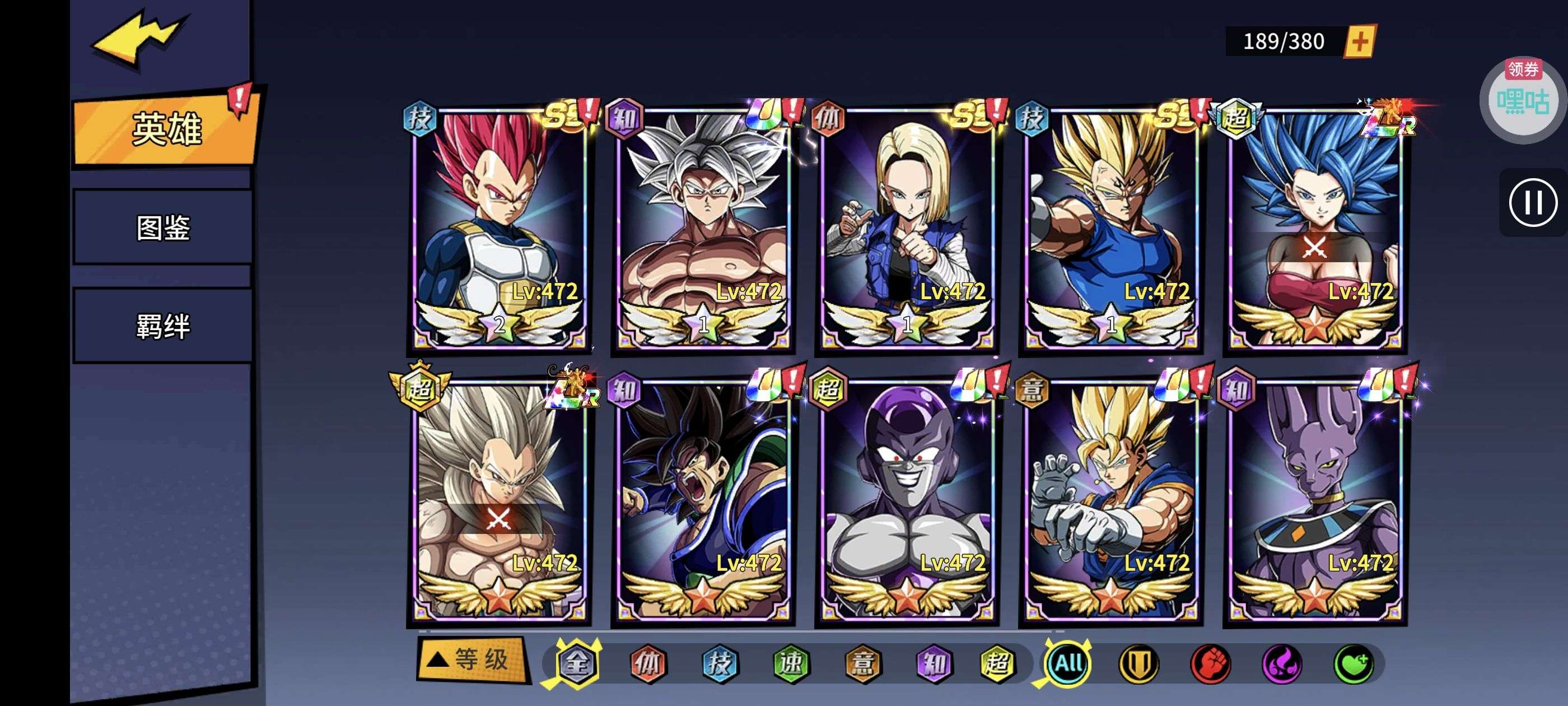Filter by the yellow shield role

click(1139, 663)
